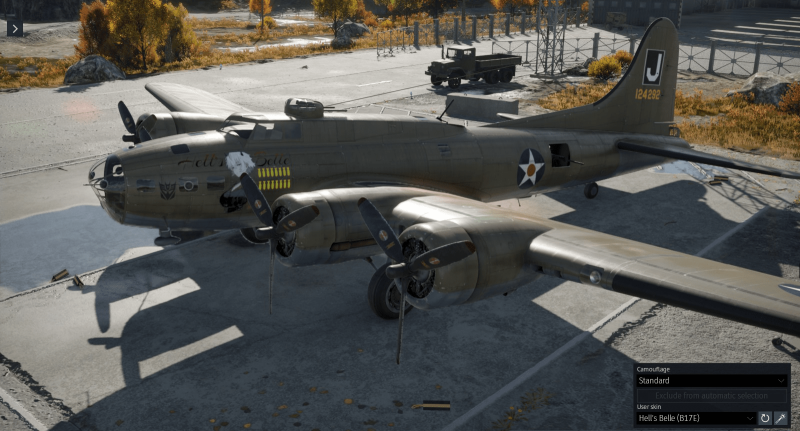Open the User skin dropdown
Image resolution: width=800 pixels, height=431 pixels.
click(695, 418)
